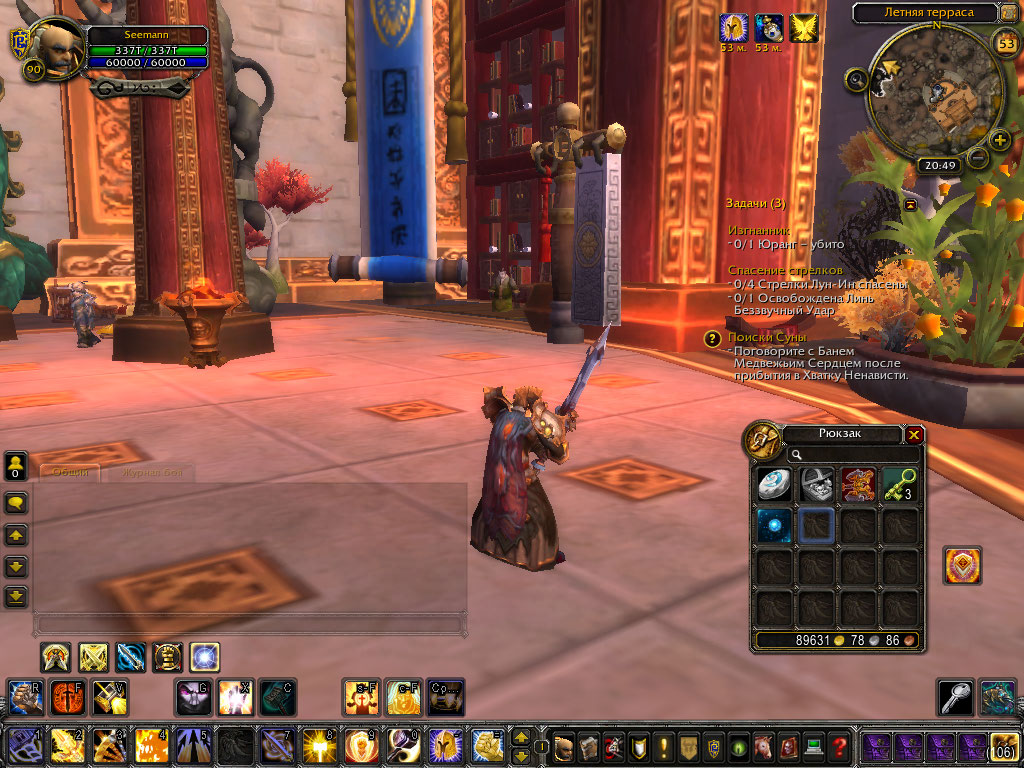Click the golden wings buff icon
Screen dimensions: 1024x768
pyautogui.click(x=803, y=28)
